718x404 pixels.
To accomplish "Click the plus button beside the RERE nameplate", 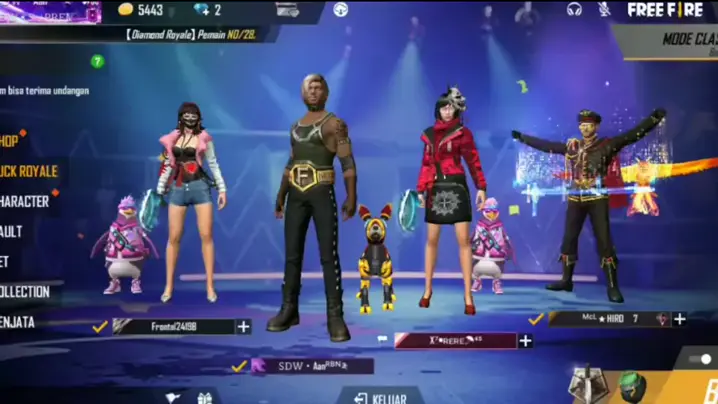I will coord(525,340).
